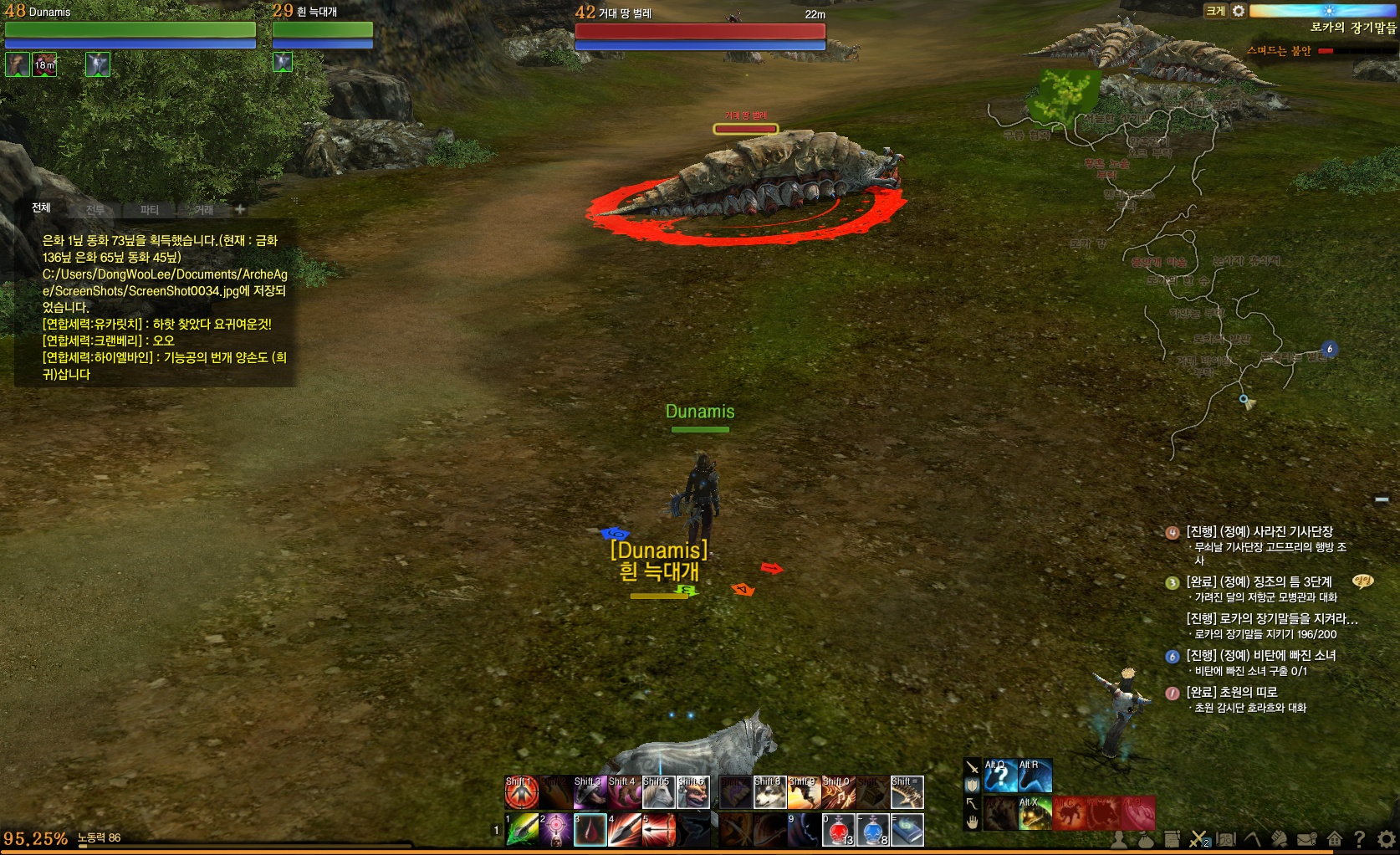Open the settings gear in bottom menu
Screen dimensions: 1400x855
(x=1387, y=838)
